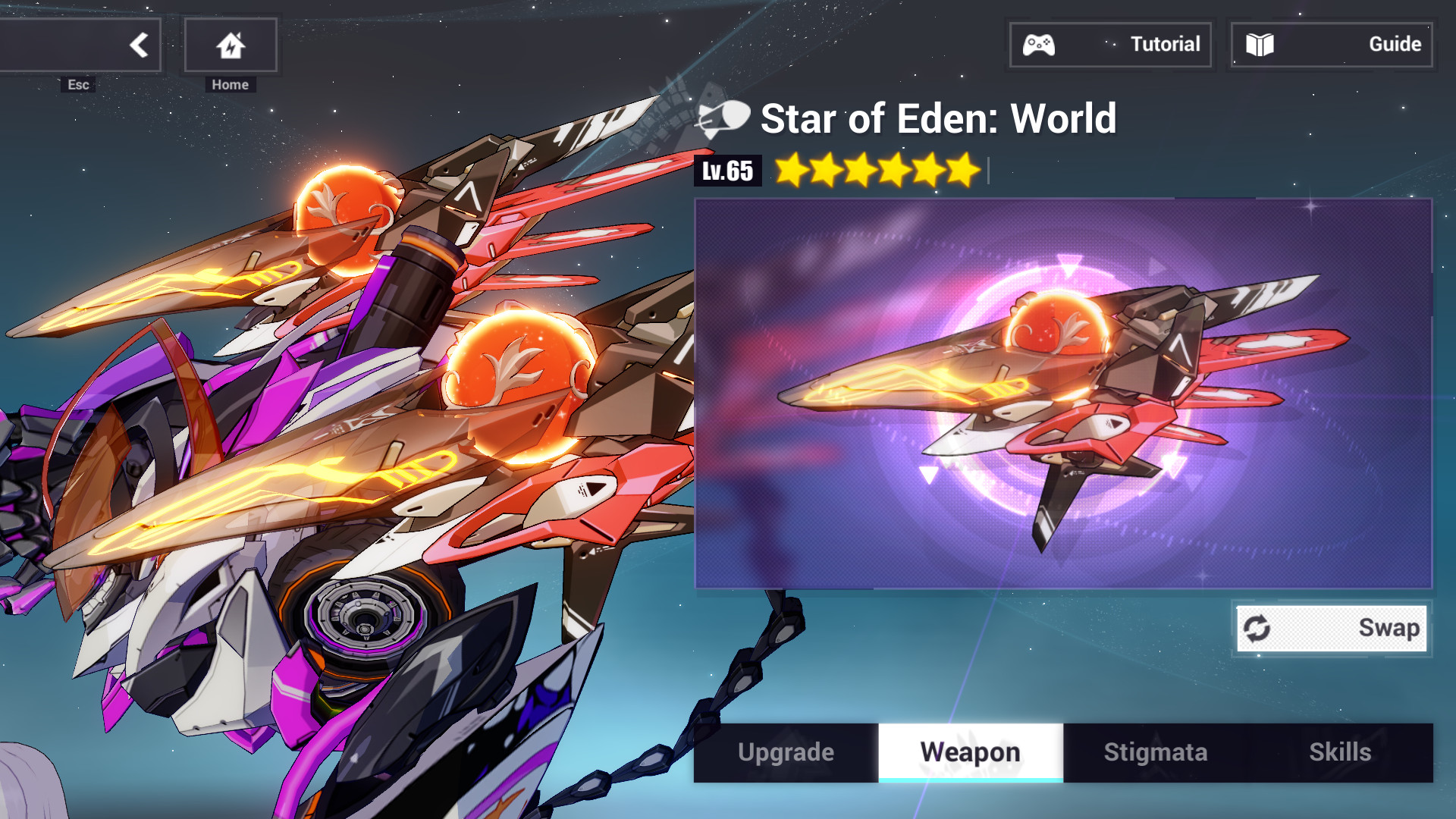Select the Skills tab
This screenshot has width=1456, height=819.
pyautogui.click(x=1340, y=752)
